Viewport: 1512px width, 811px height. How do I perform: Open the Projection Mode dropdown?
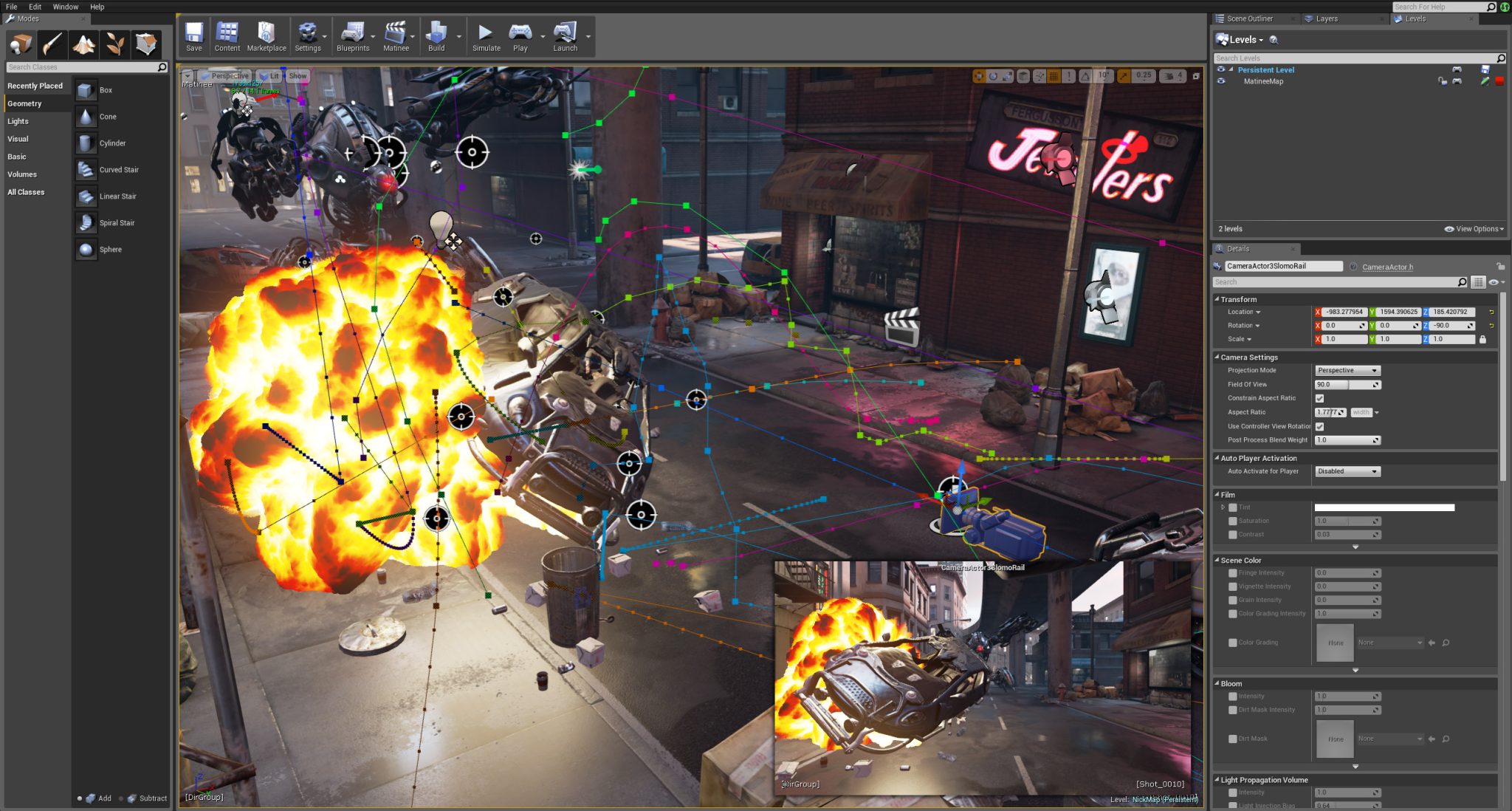(1347, 371)
